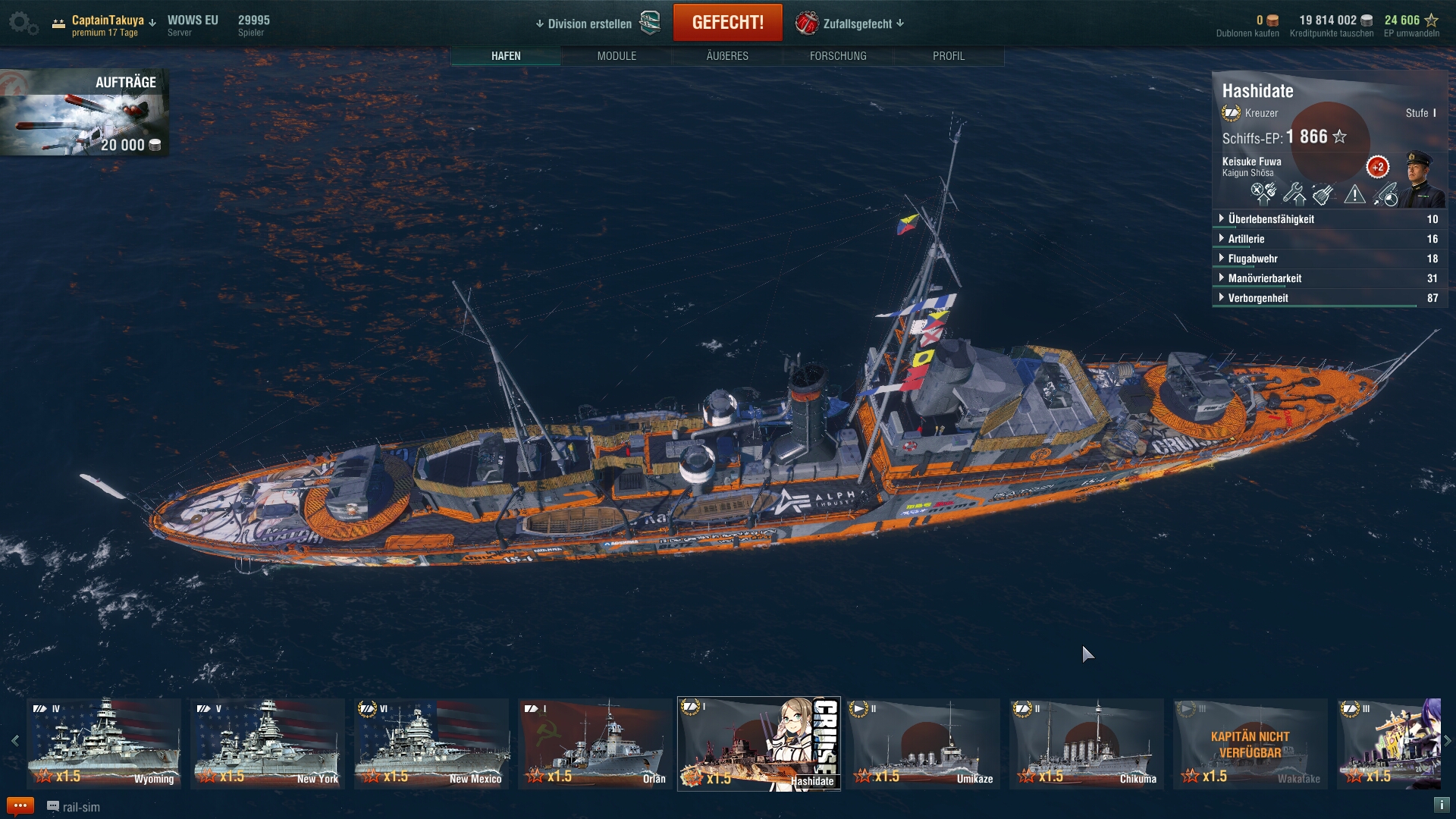Open the ÄUSSERES tab
Screen dimensions: 1456x819
pyautogui.click(x=727, y=56)
